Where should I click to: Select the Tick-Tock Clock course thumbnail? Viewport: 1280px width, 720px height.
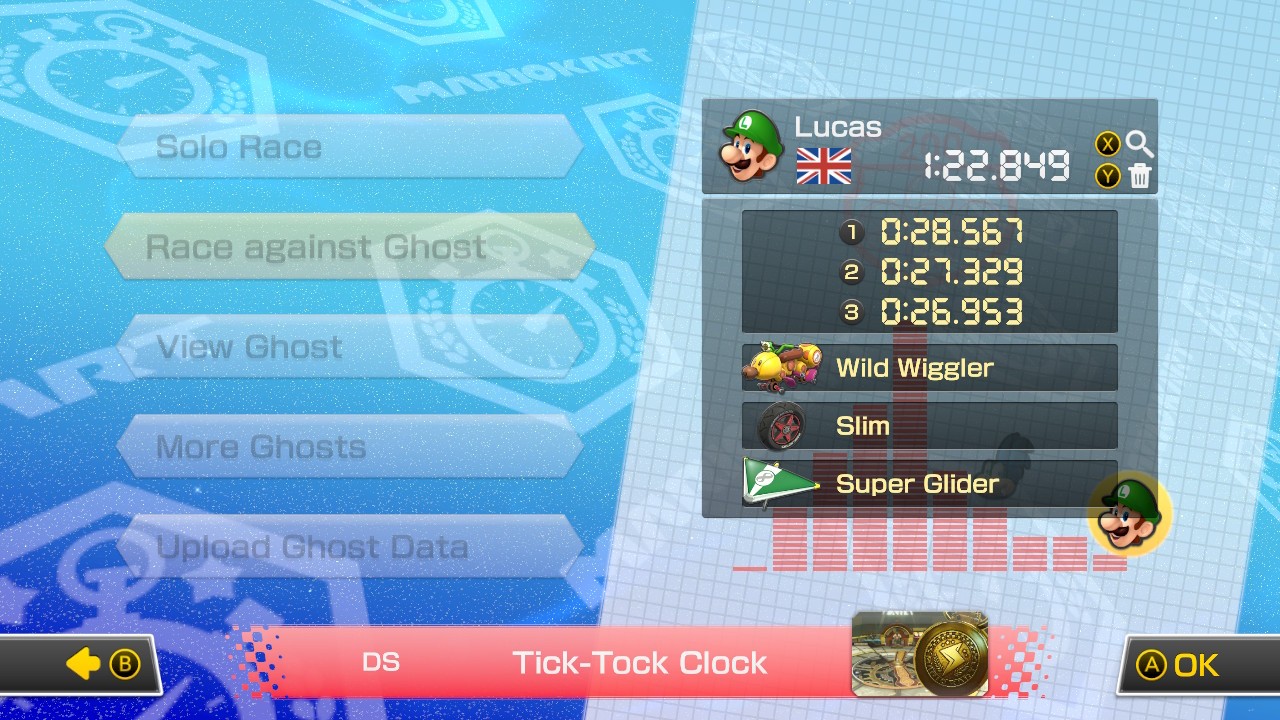coord(919,654)
